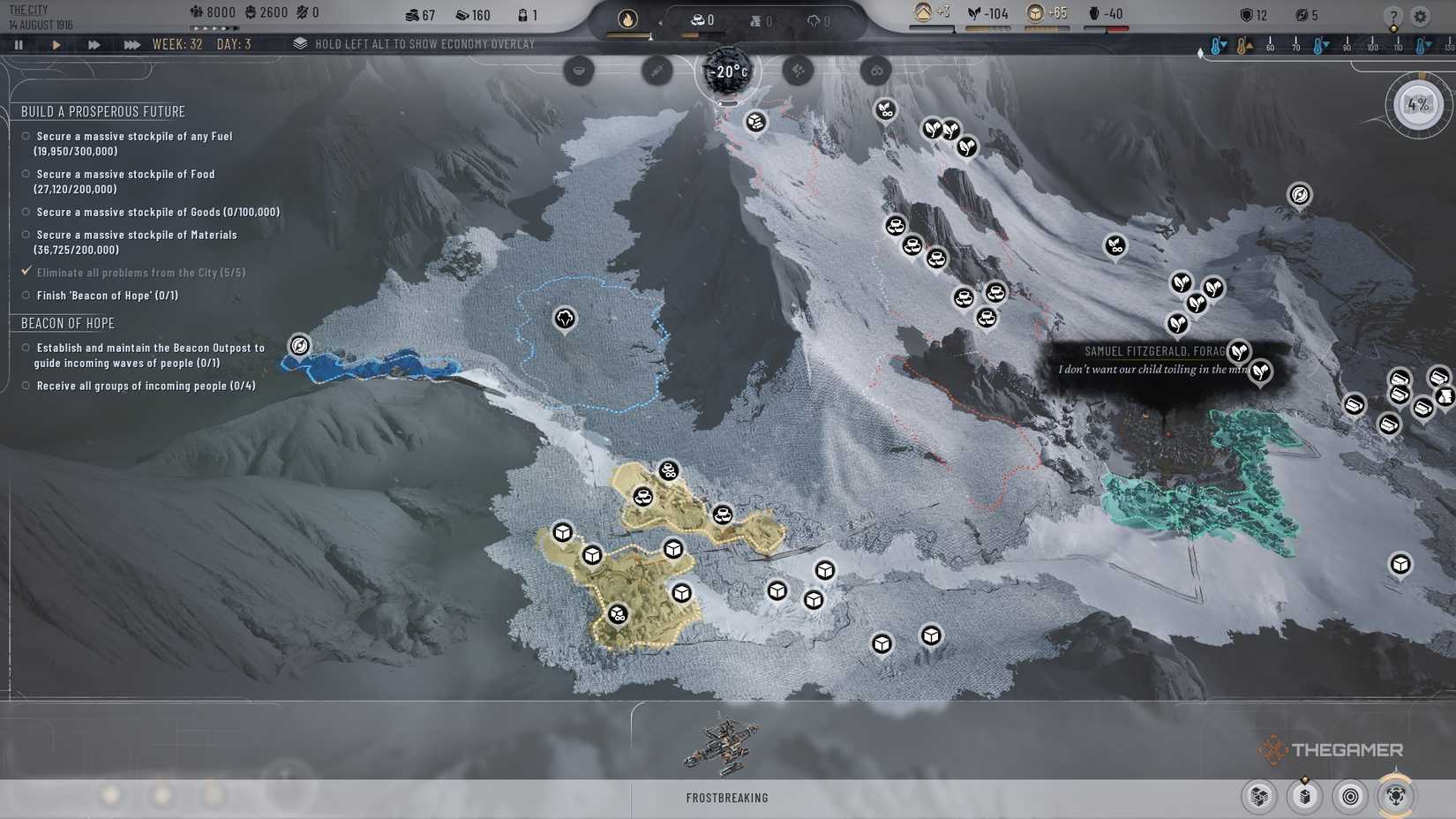The width and height of the screenshot is (1456, 819).
Task: Select the FROSTBREAKING tab at bottom center
Action: 728,797
